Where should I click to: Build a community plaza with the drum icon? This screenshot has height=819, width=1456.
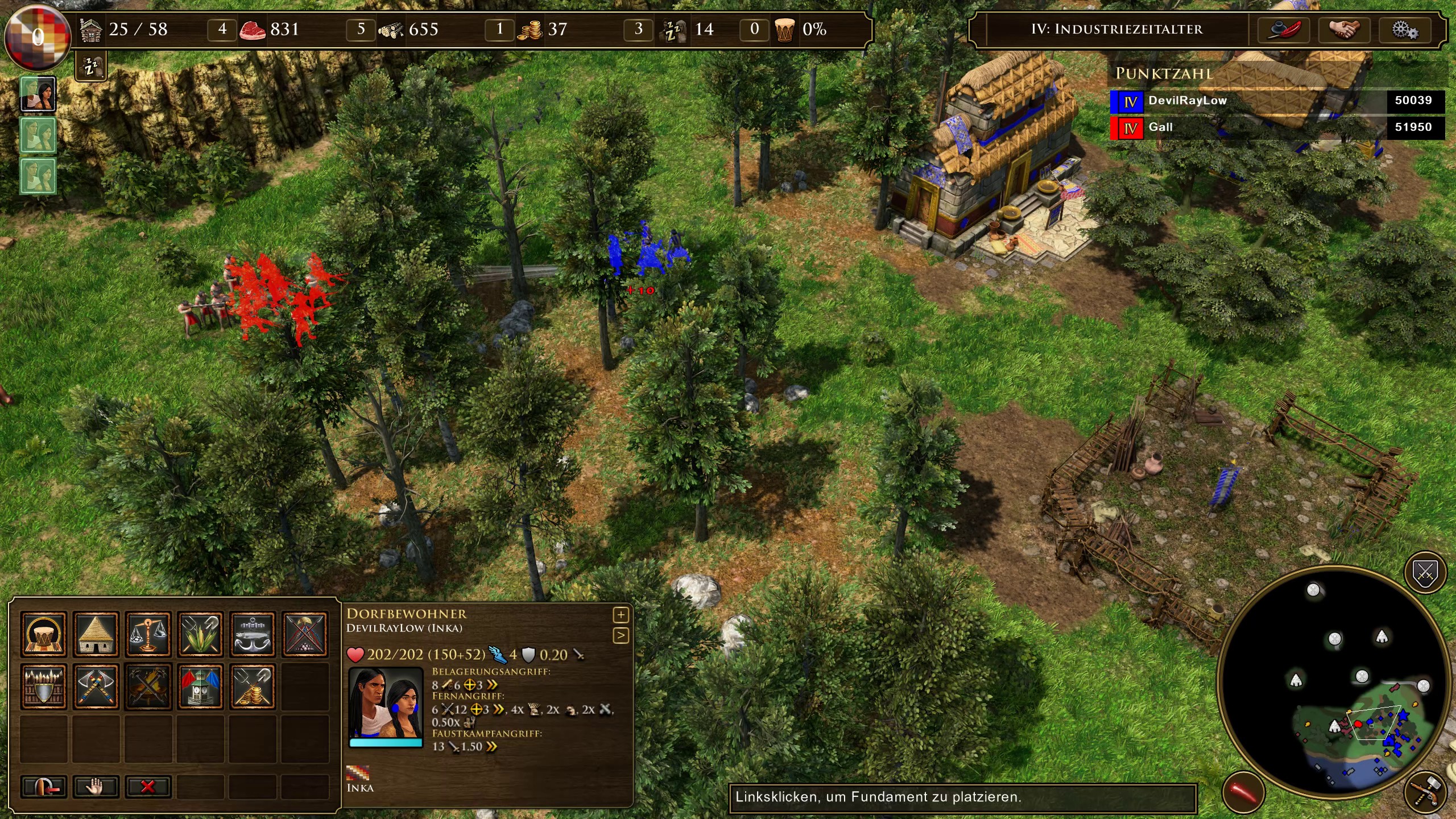click(x=44, y=634)
